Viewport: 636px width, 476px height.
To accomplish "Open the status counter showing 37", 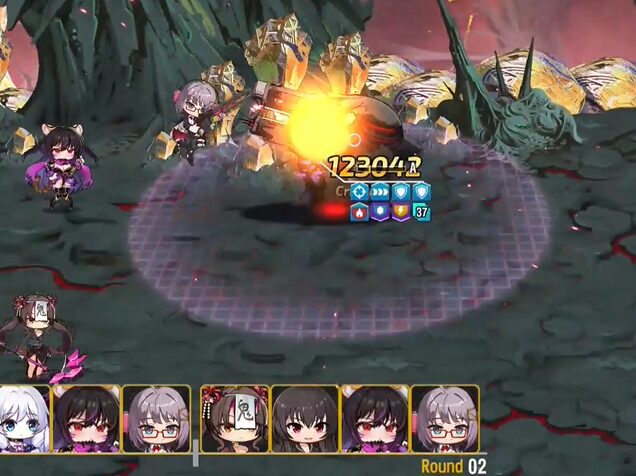I will (x=421, y=212).
